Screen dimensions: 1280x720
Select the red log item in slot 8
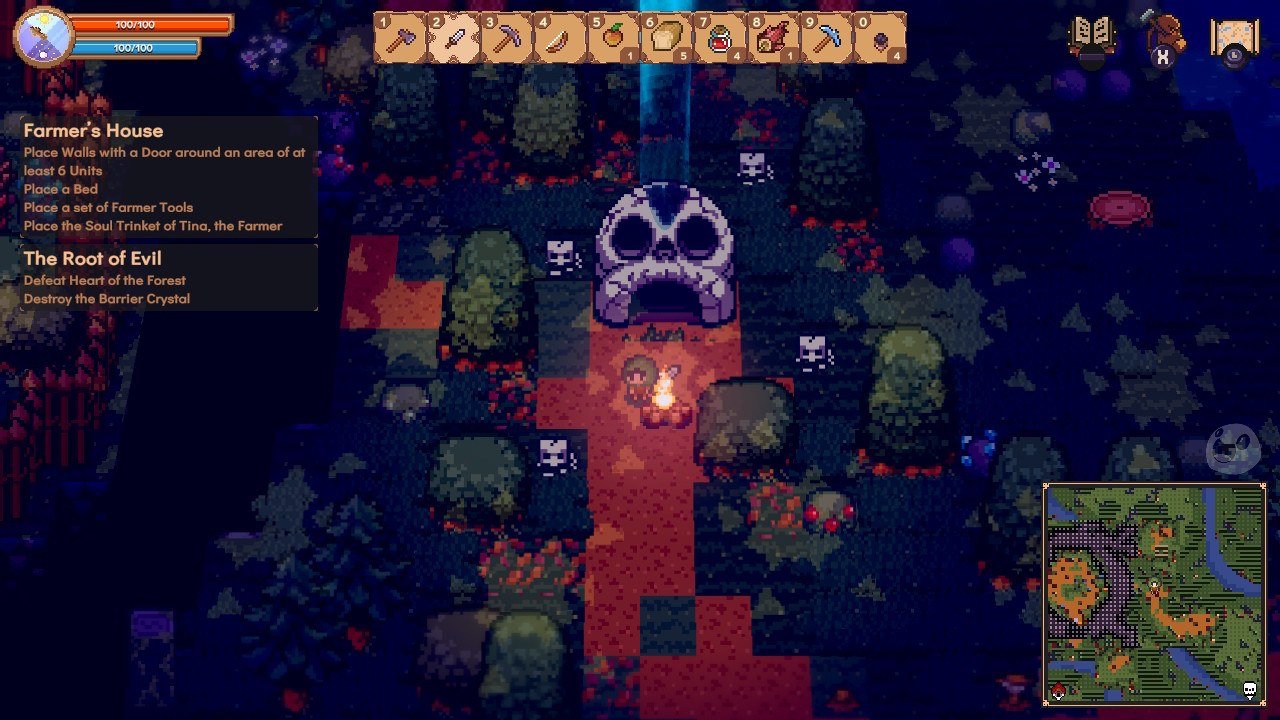click(x=774, y=38)
